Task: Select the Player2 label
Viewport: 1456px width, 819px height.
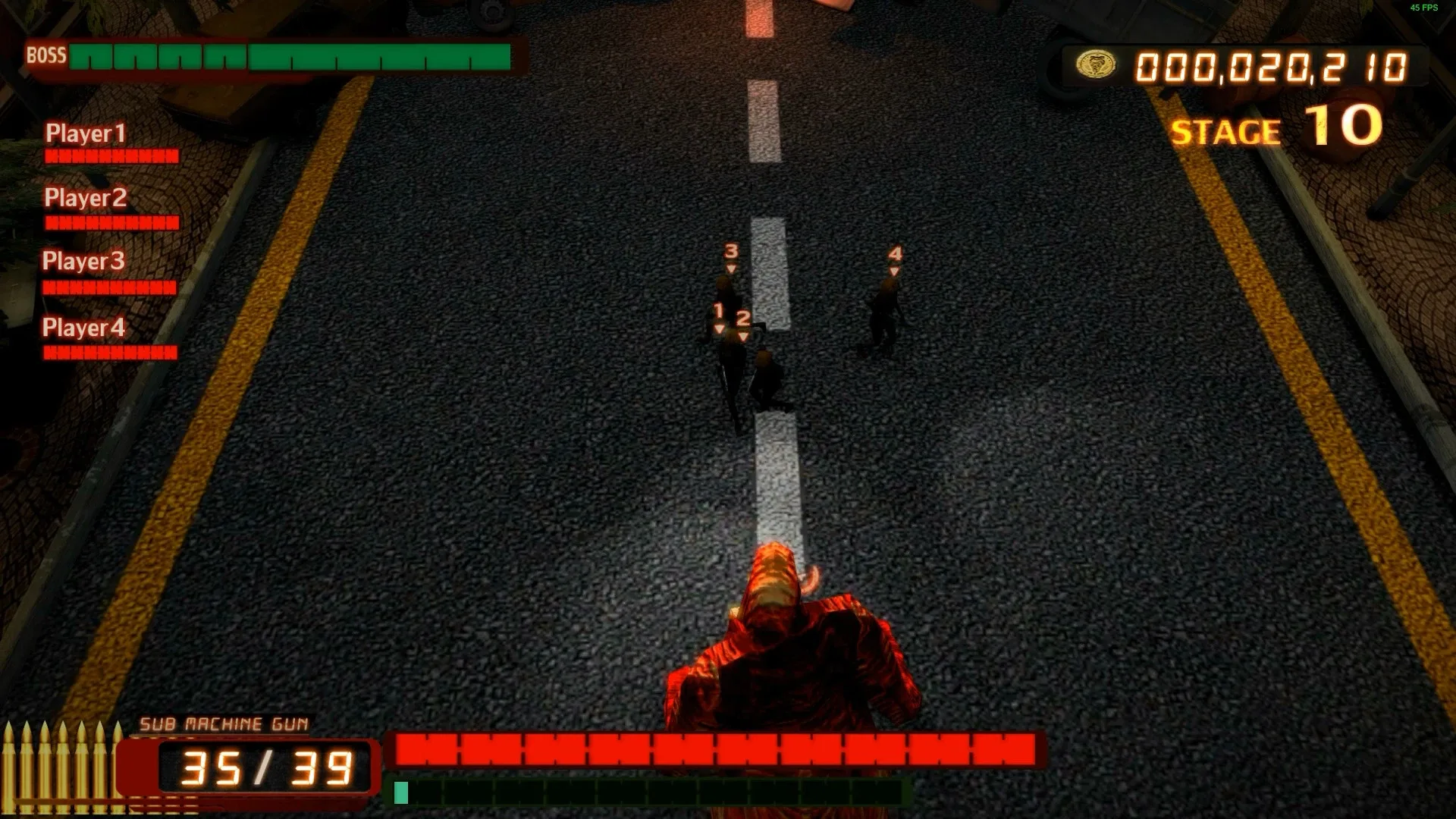Action: (x=86, y=197)
